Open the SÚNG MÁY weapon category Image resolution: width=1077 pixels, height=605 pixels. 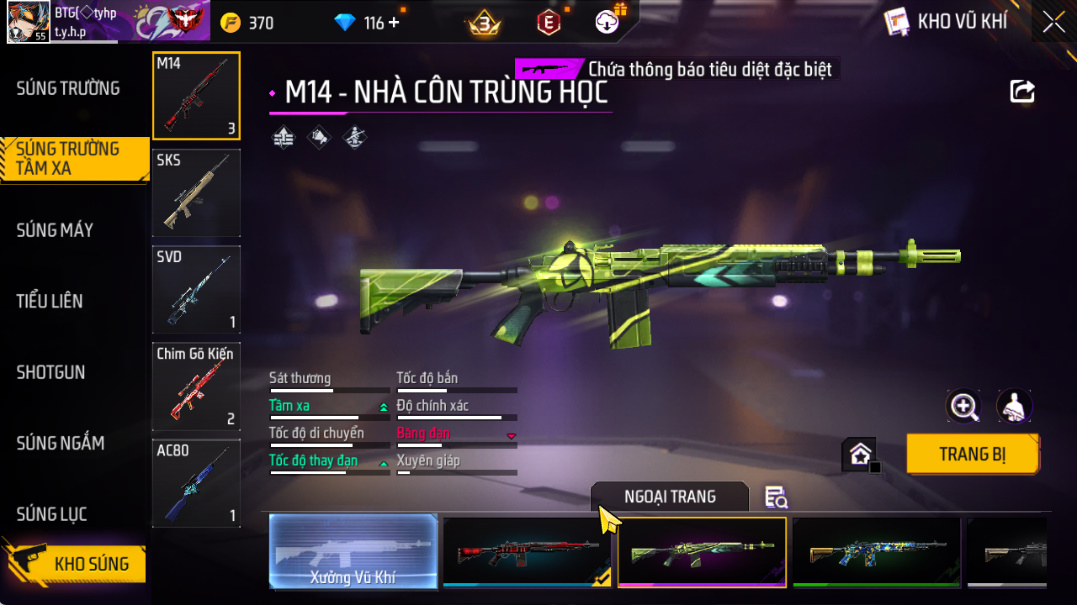tap(55, 230)
